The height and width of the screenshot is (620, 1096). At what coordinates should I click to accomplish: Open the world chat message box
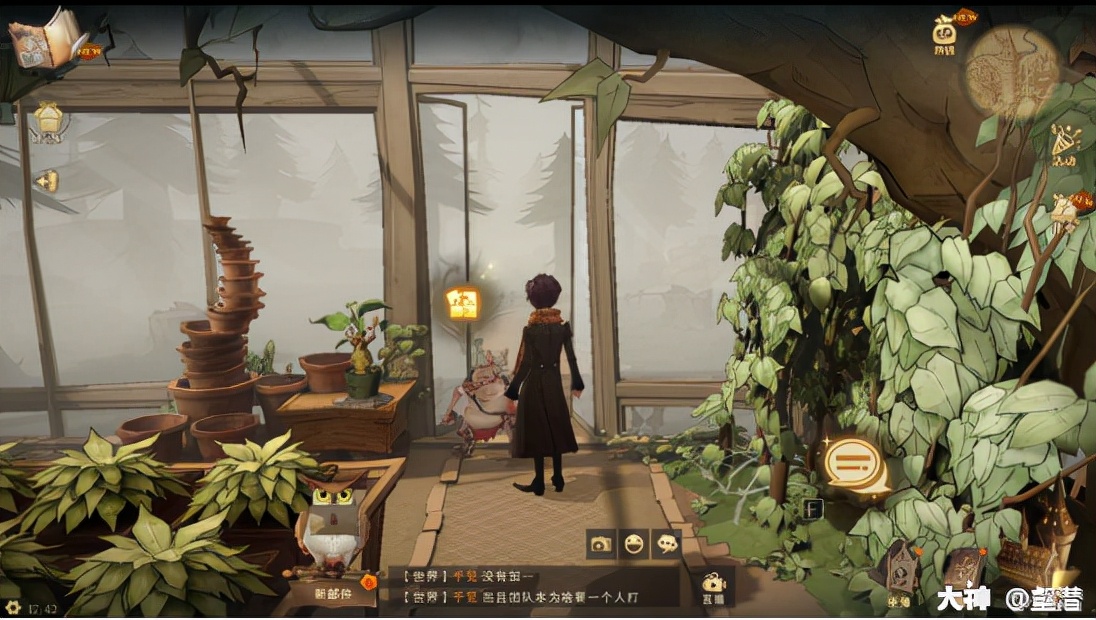pyautogui.click(x=530, y=586)
